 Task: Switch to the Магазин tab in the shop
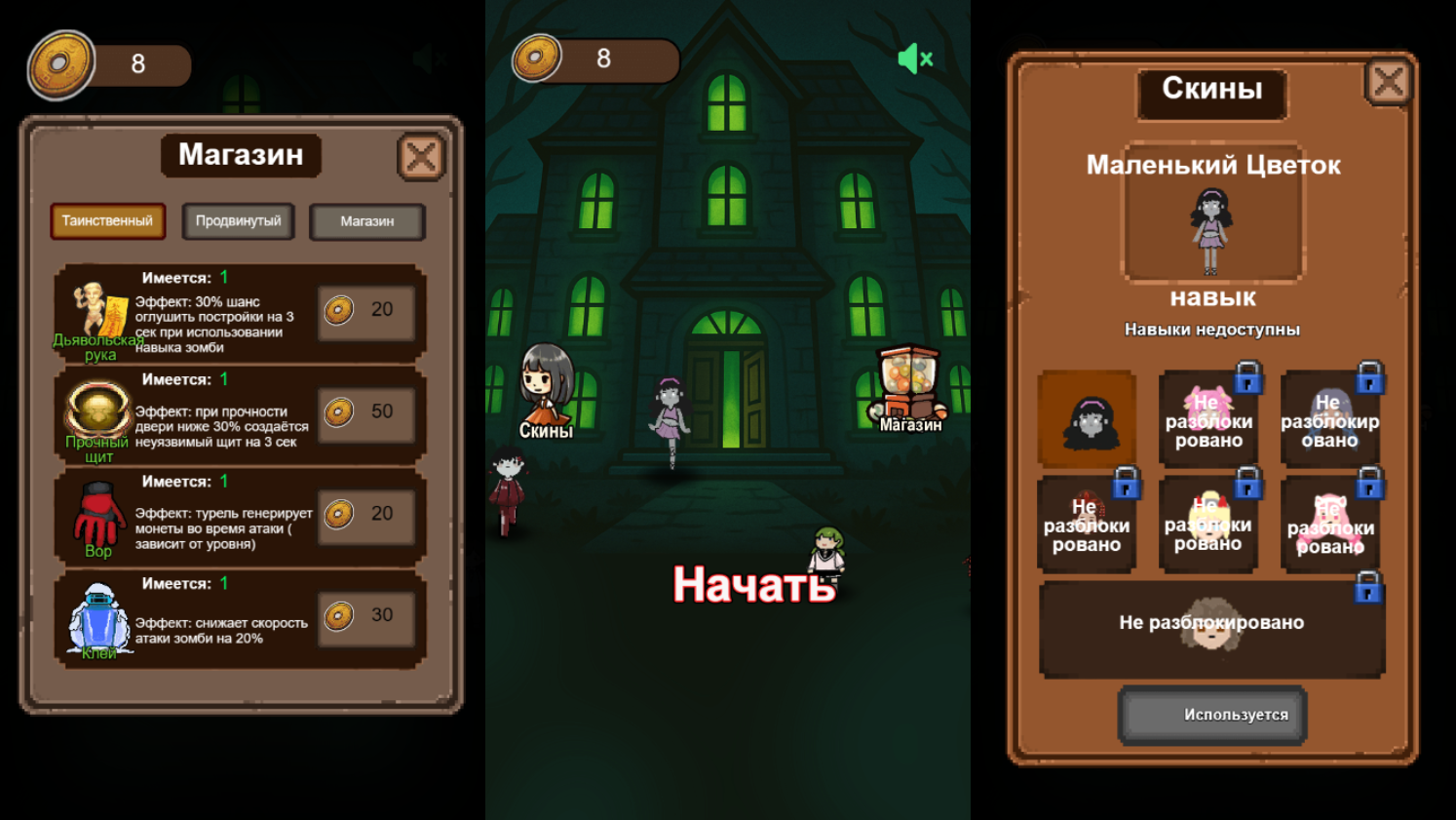[366, 221]
